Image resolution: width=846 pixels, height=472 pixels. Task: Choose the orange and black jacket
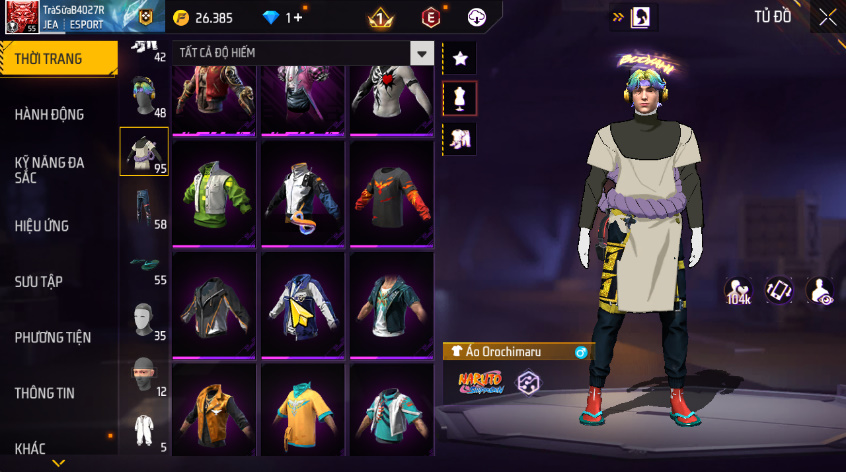coord(215,412)
